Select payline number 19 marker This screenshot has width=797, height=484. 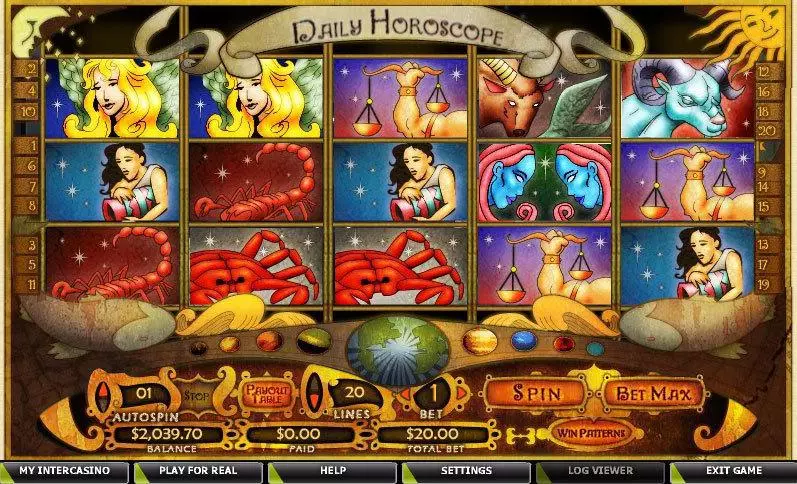pos(765,285)
